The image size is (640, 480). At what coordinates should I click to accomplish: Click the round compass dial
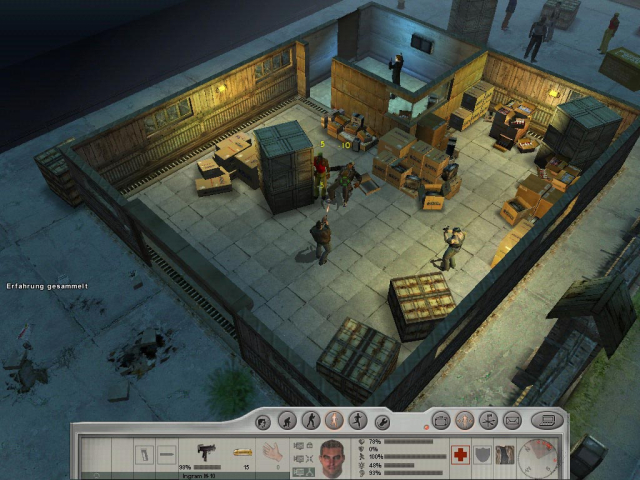tap(538, 457)
